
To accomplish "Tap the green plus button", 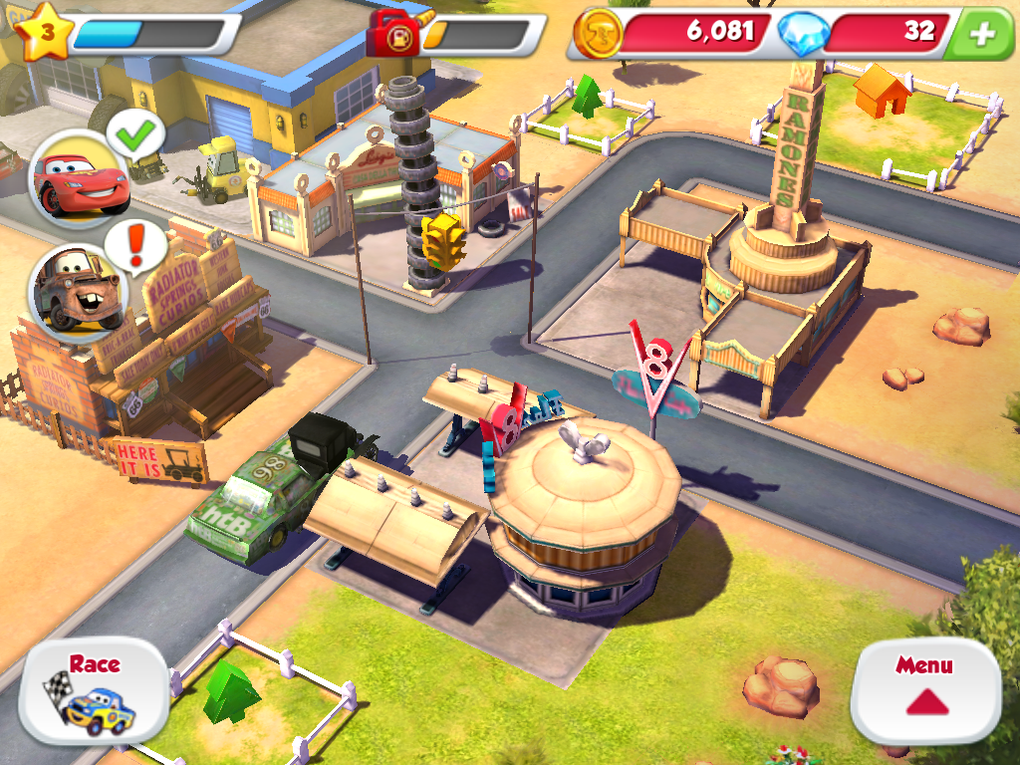I will pos(982,34).
